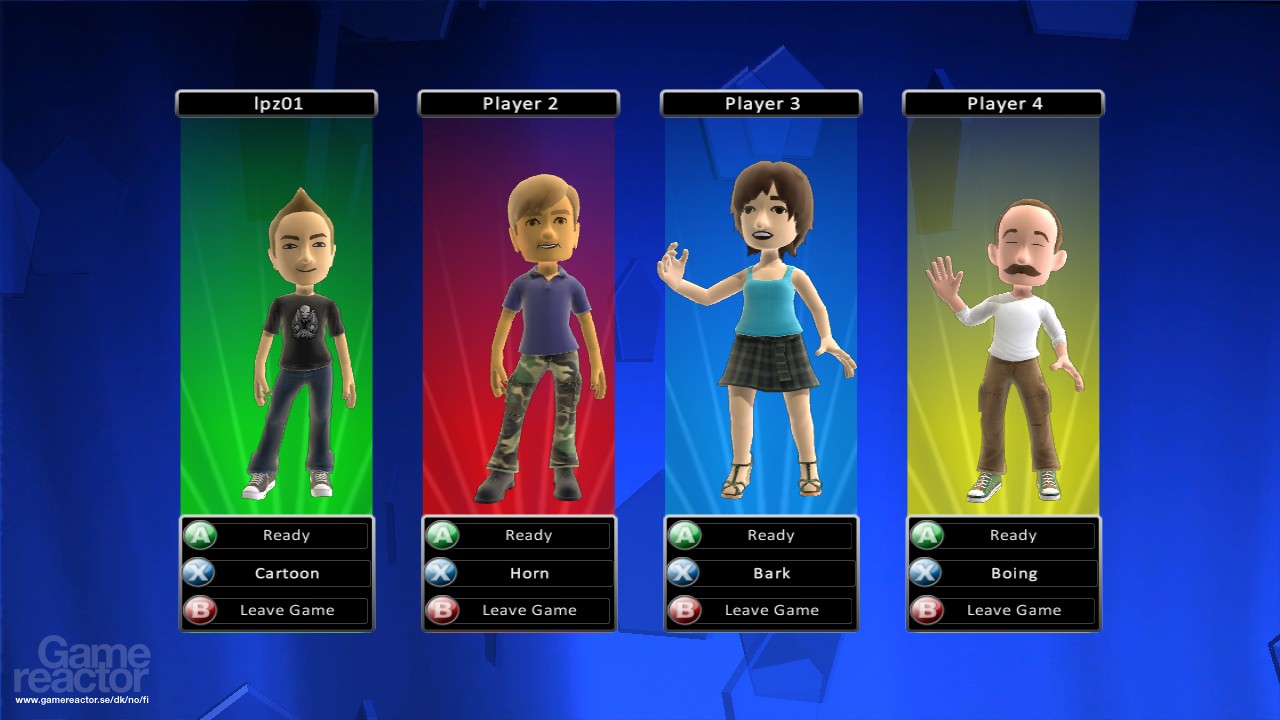
Task: Set Player 2 to Ready
Action: pos(528,536)
